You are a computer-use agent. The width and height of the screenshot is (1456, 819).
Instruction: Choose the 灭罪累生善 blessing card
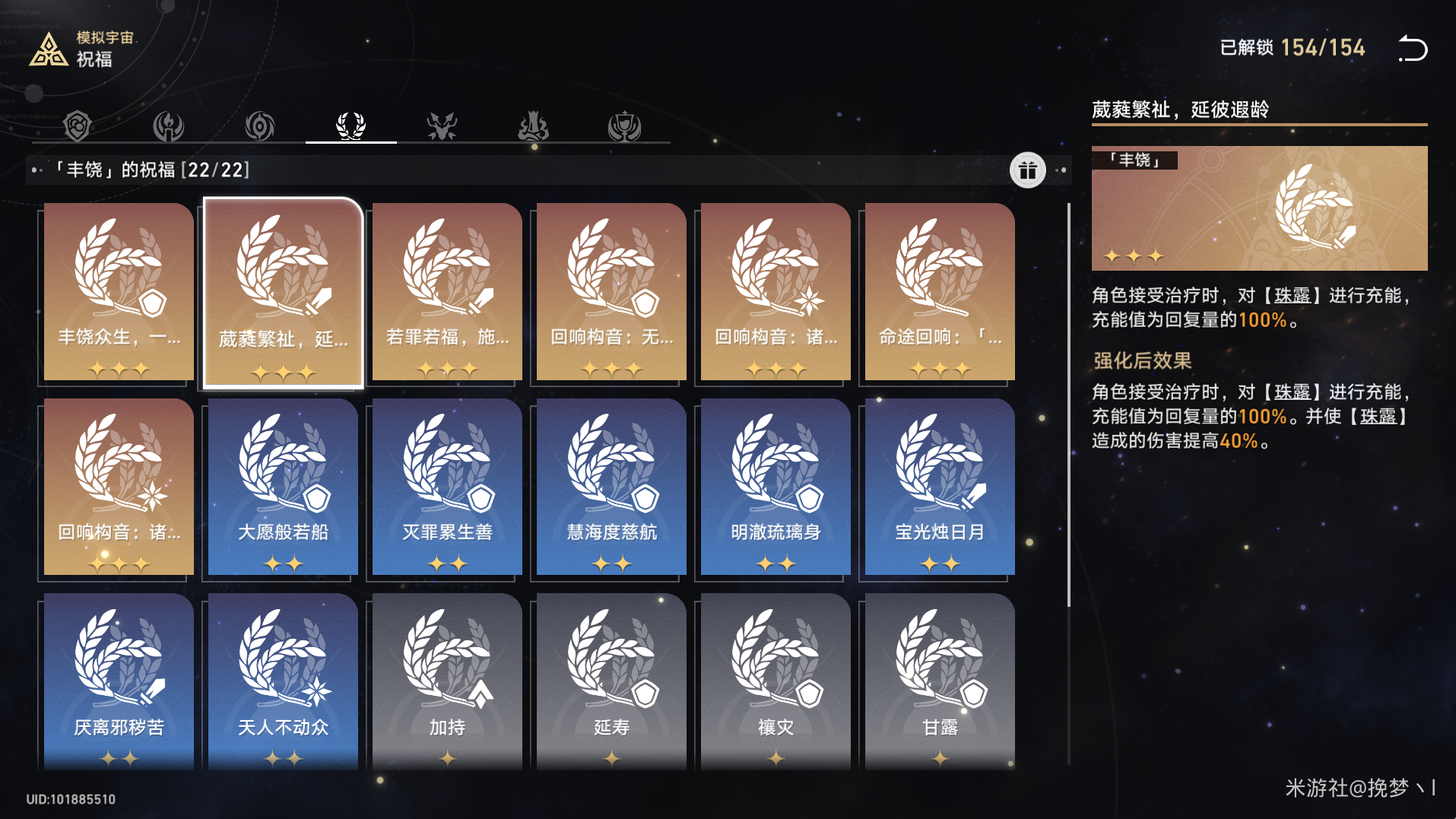point(447,487)
